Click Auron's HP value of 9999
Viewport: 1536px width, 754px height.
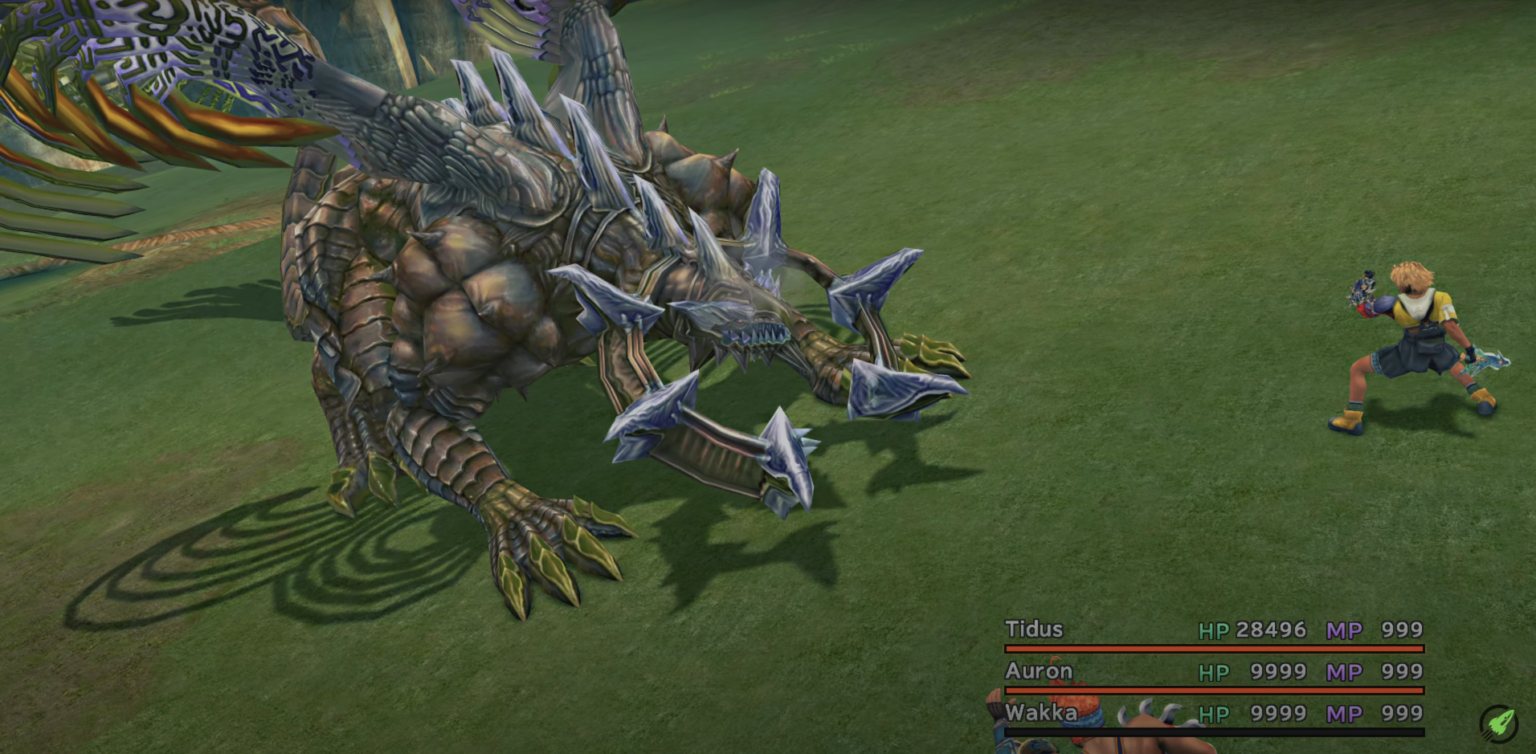(1278, 671)
